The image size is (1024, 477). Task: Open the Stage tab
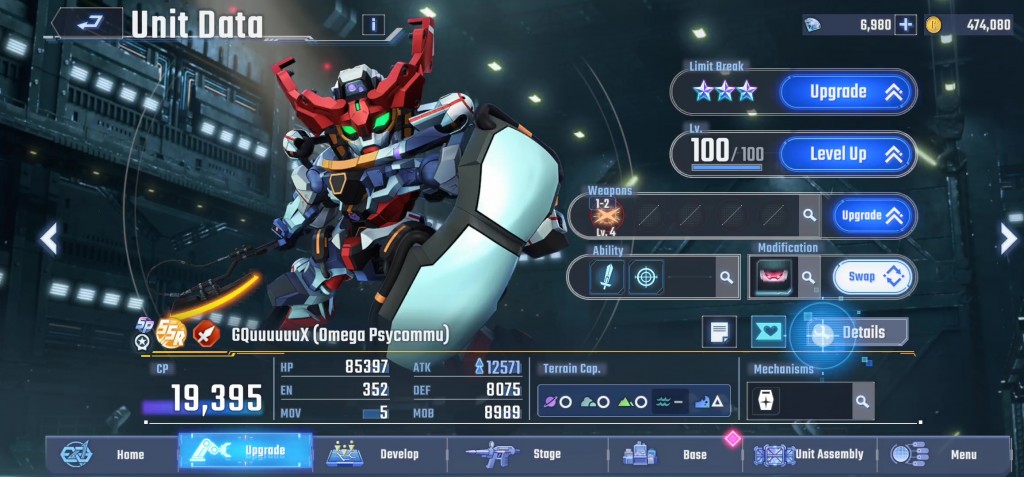pyautogui.click(x=526, y=454)
